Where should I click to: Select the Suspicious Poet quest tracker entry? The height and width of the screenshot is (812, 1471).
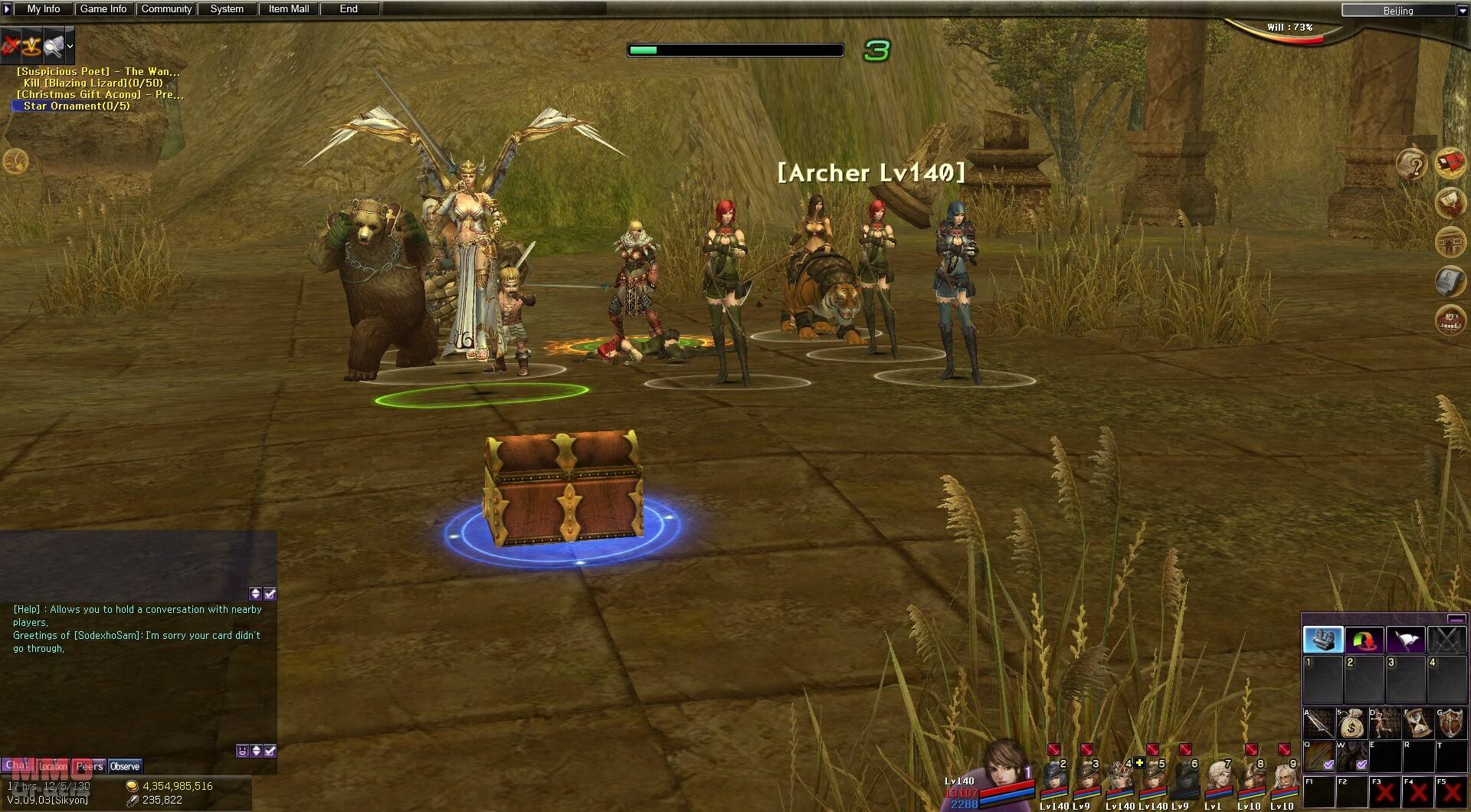pyautogui.click(x=98, y=71)
